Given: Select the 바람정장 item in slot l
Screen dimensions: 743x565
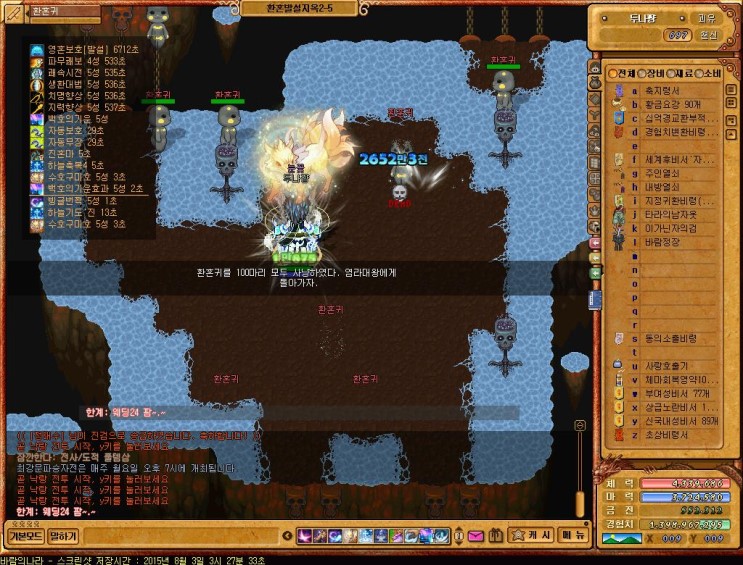Looking at the screenshot, I should (x=661, y=241).
